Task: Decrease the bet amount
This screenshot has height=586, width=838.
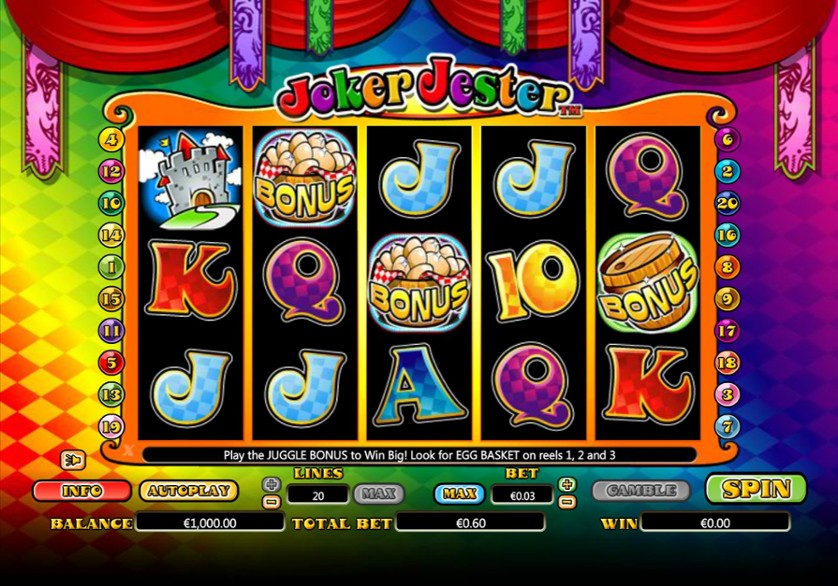Action: [567, 501]
